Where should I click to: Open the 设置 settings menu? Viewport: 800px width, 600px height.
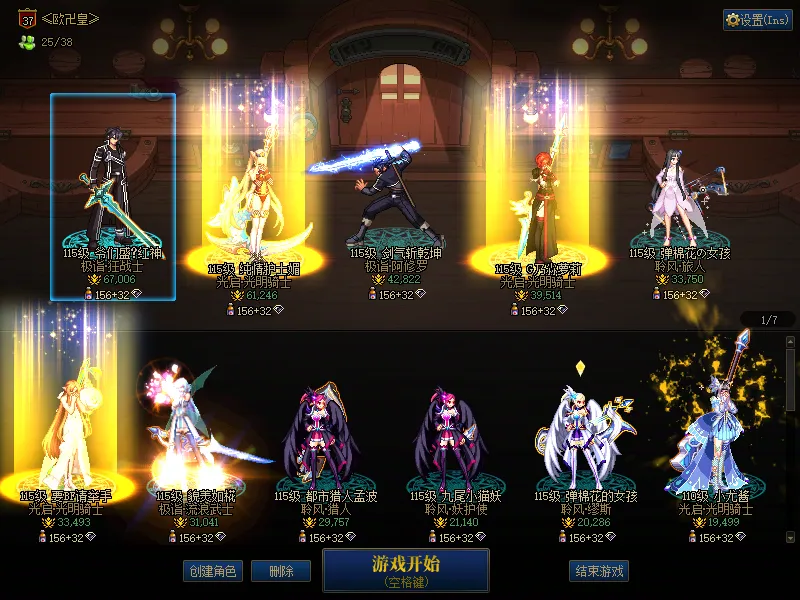click(757, 19)
